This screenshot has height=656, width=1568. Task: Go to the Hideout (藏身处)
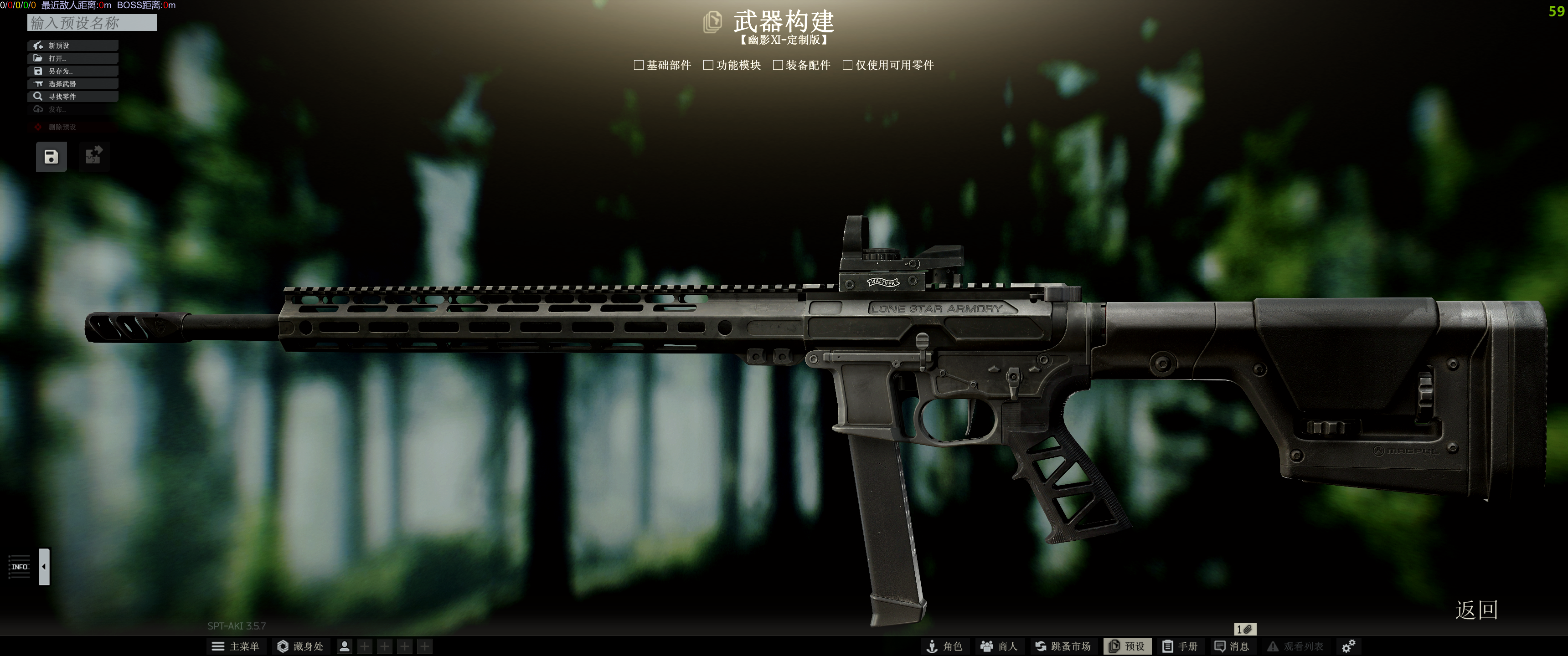point(301,646)
